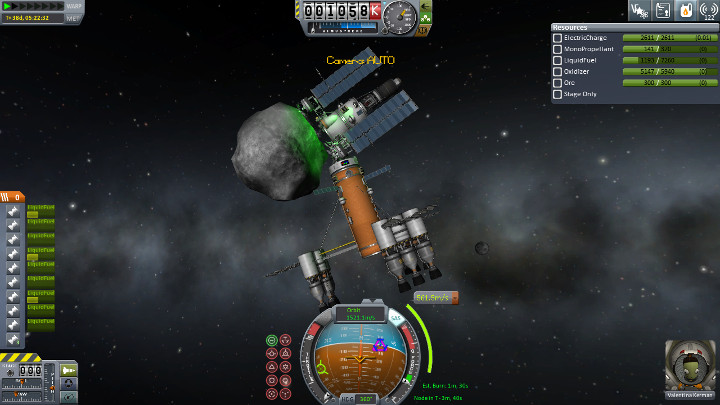720x405 pixels.
Task: Toggle the orange staging list header
Action: [x=12, y=197]
